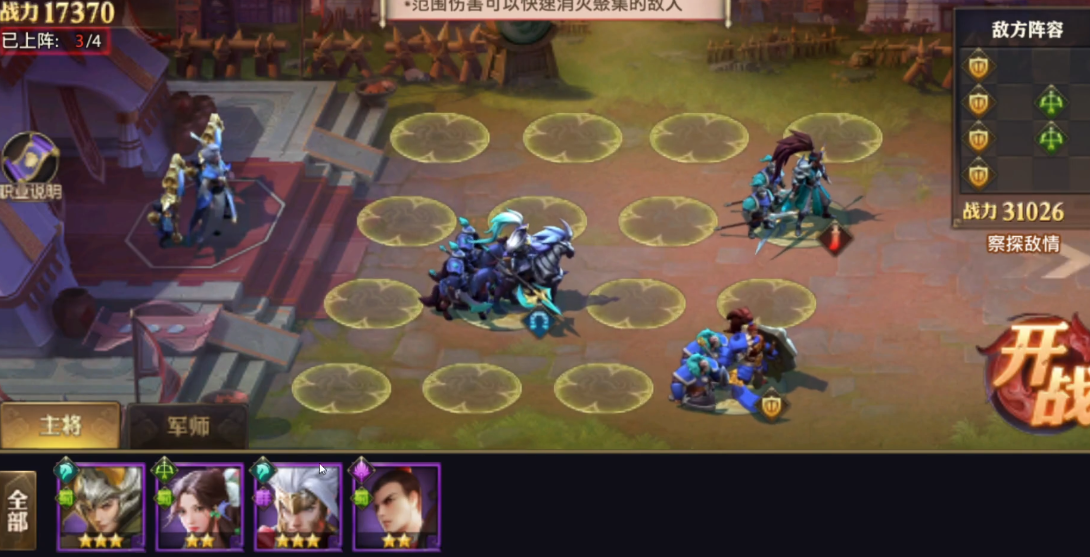Select the deployed cavalry unit with horseshoe marker

[505, 271]
